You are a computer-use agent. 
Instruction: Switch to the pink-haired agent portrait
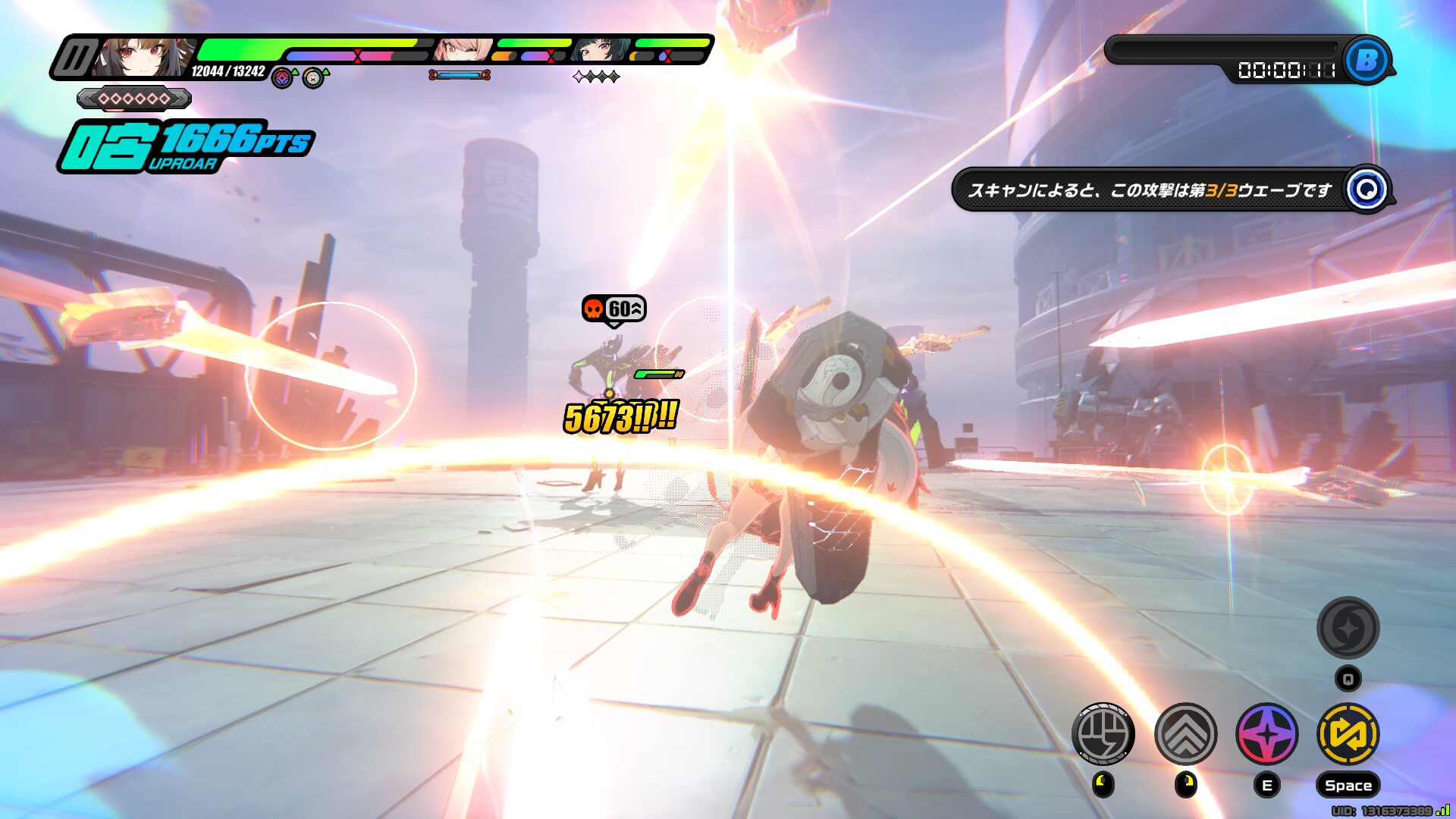coord(462,50)
